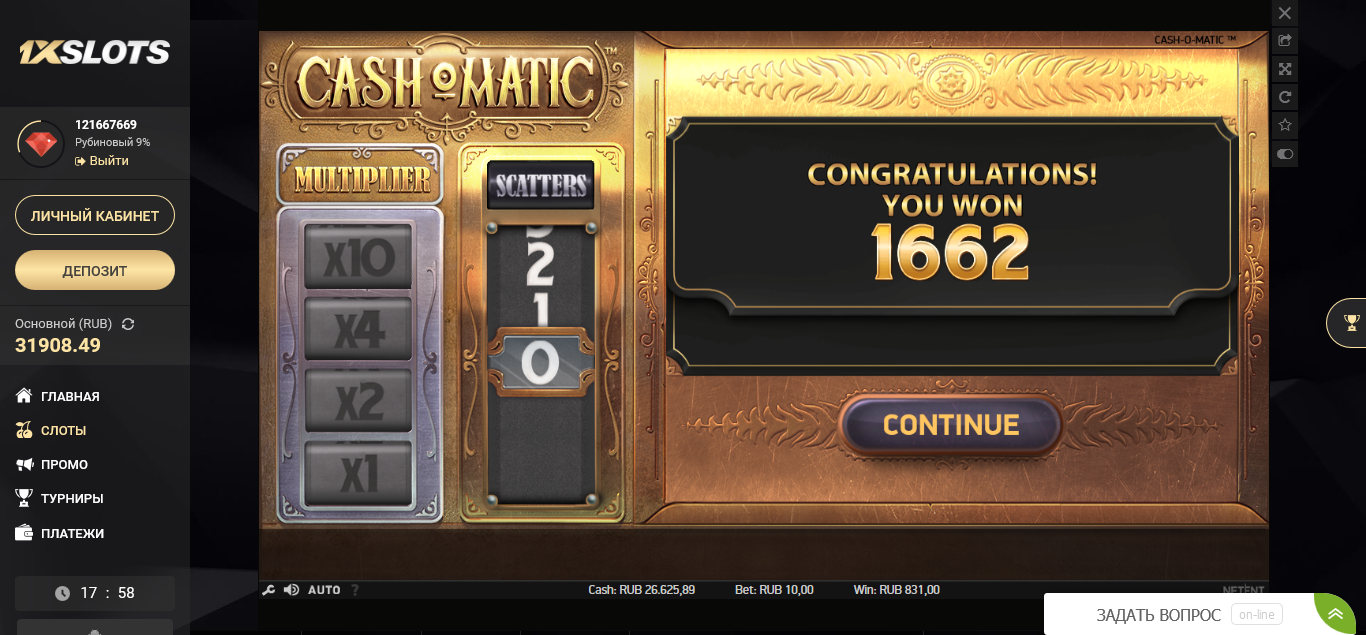
Task: Add the game to favorites with the star
Action: coord(1285,125)
